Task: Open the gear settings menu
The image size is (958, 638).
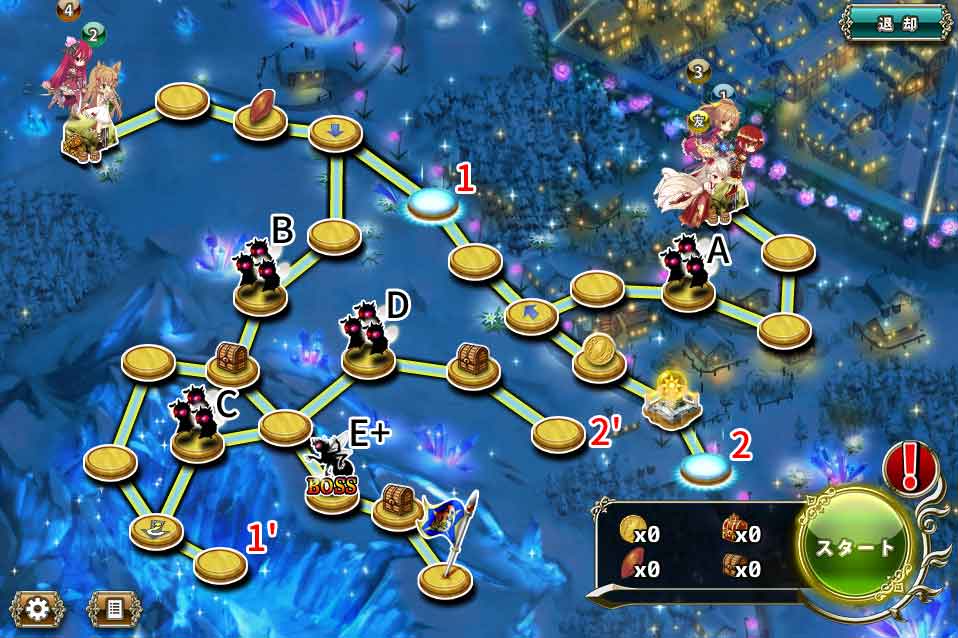Action: click(x=38, y=607)
